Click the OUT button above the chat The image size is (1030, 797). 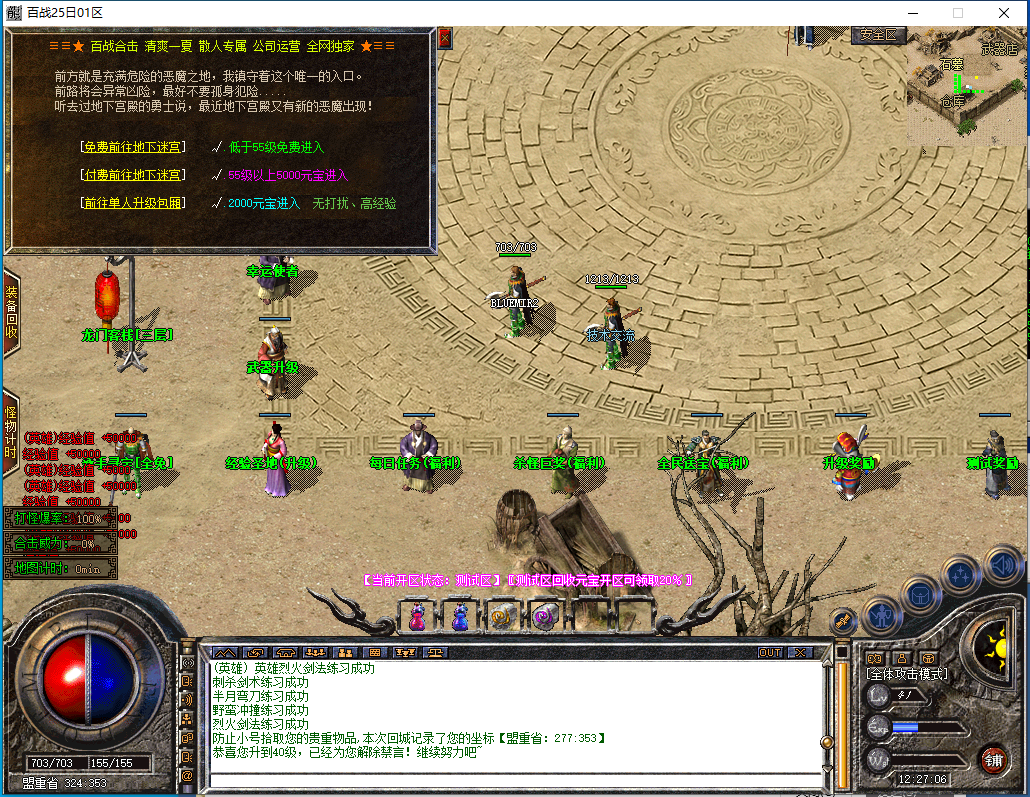pyautogui.click(x=770, y=652)
